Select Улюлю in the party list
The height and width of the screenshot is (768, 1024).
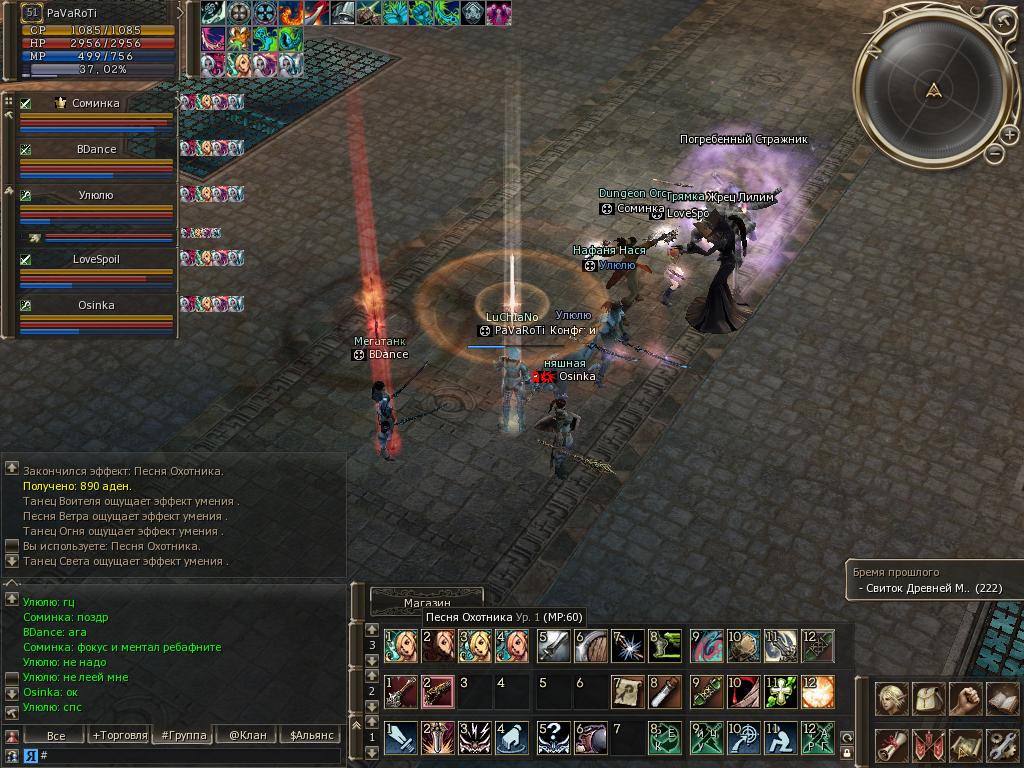click(x=95, y=196)
